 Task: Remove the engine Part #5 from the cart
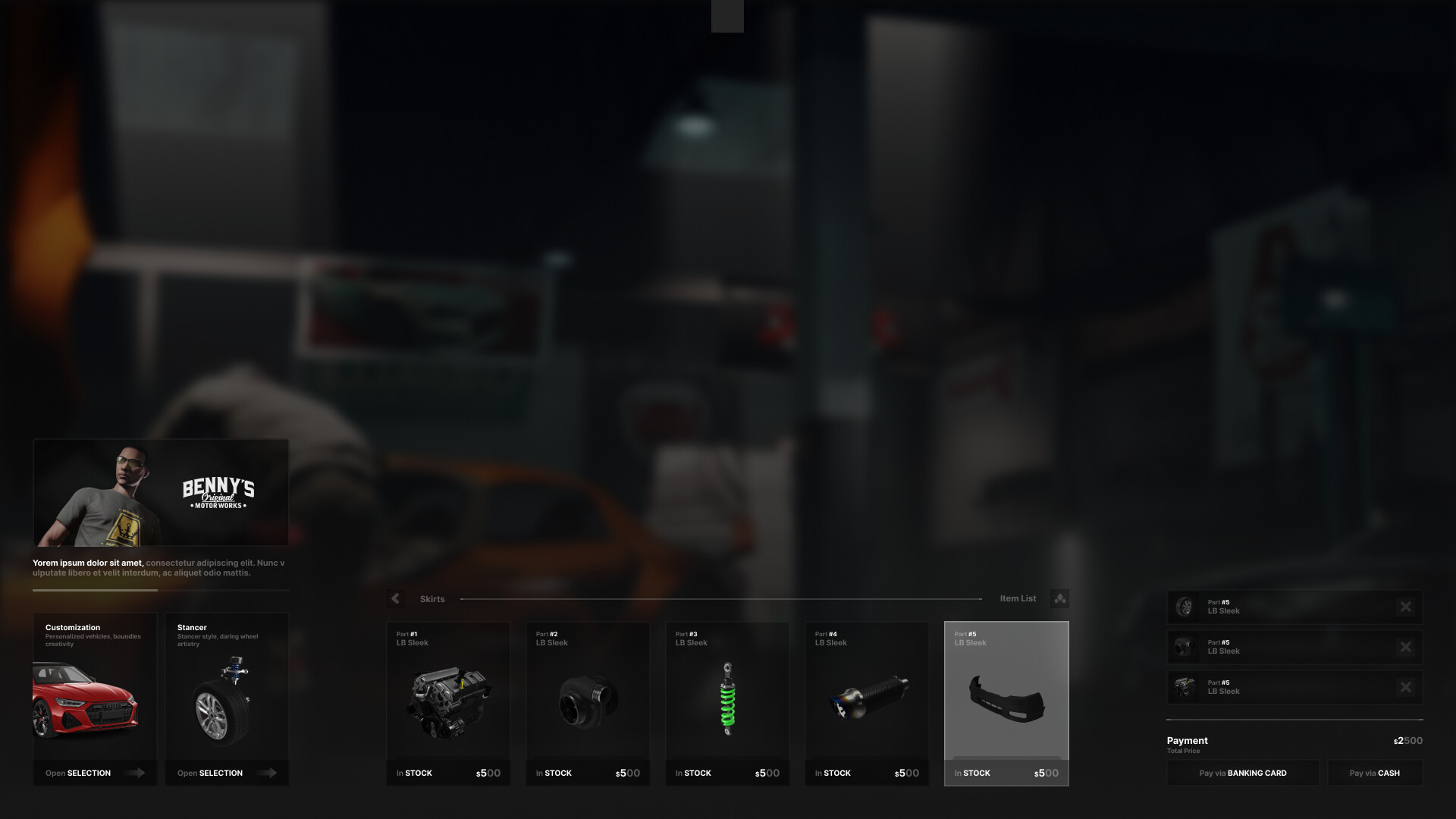click(x=1405, y=688)
